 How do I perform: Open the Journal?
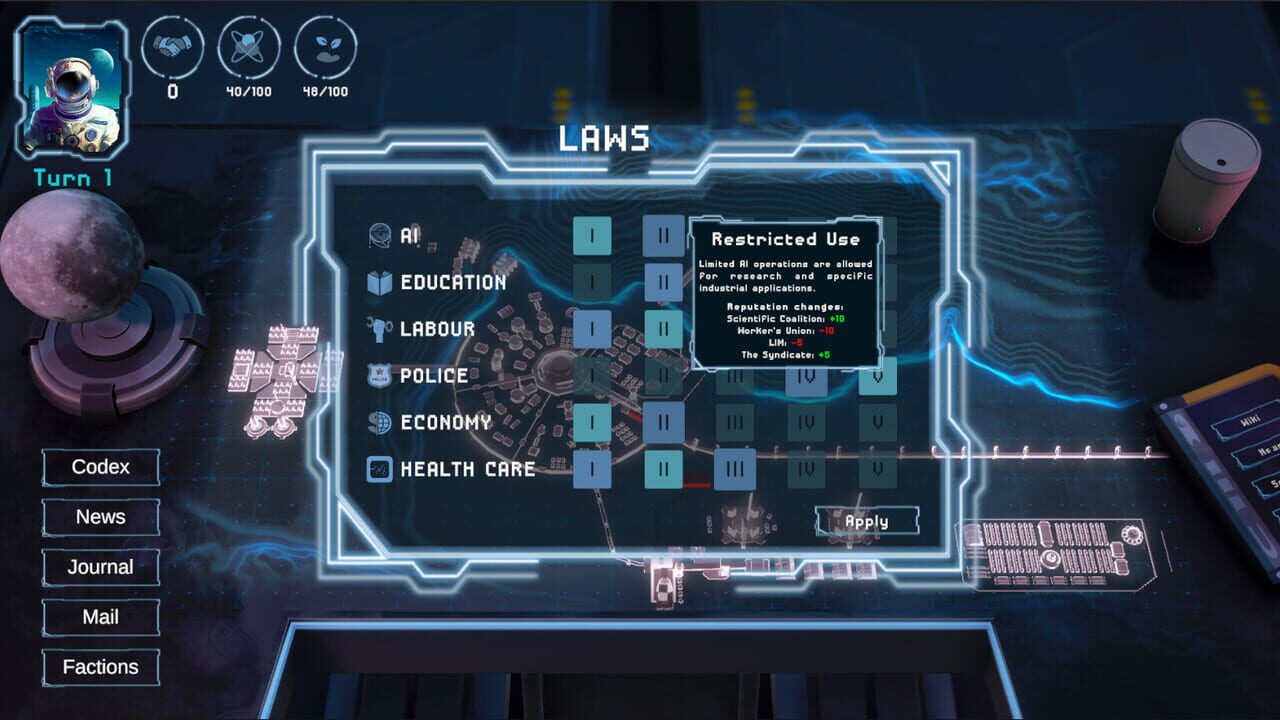tap(100, 567)
